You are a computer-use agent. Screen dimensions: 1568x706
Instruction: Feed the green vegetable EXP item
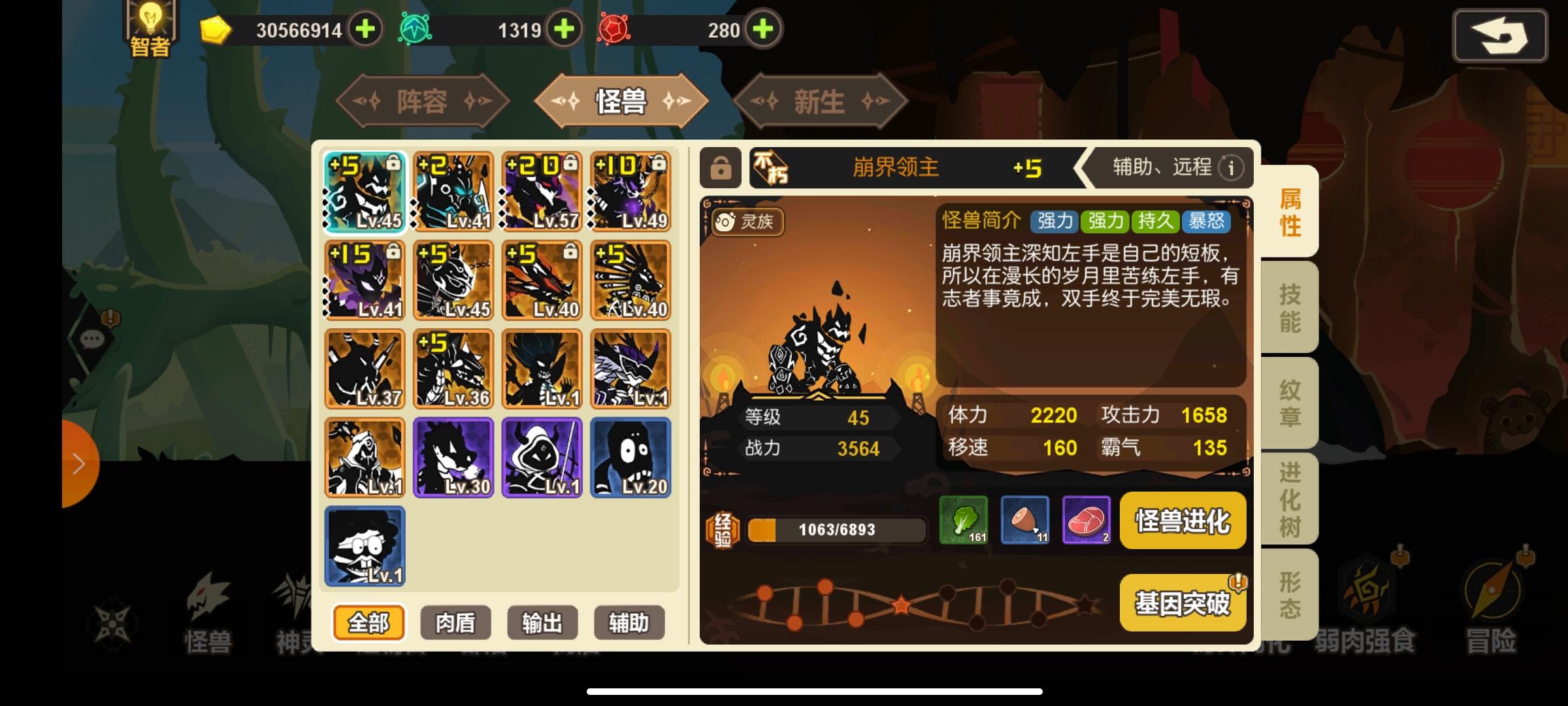click(x=963, y=520)
